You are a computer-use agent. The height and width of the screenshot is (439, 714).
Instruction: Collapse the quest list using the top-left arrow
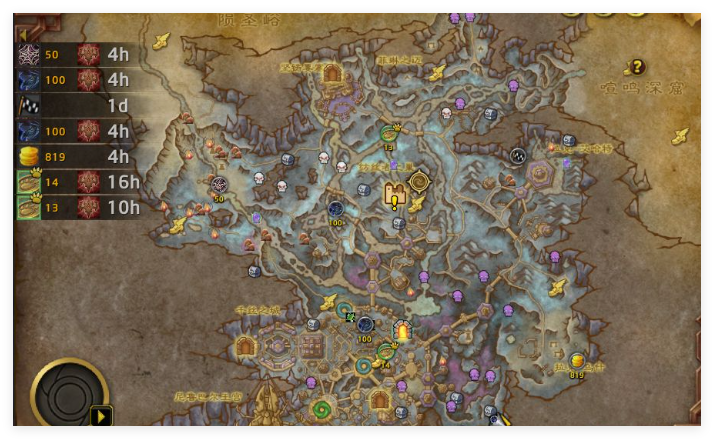tap(22, 35)
